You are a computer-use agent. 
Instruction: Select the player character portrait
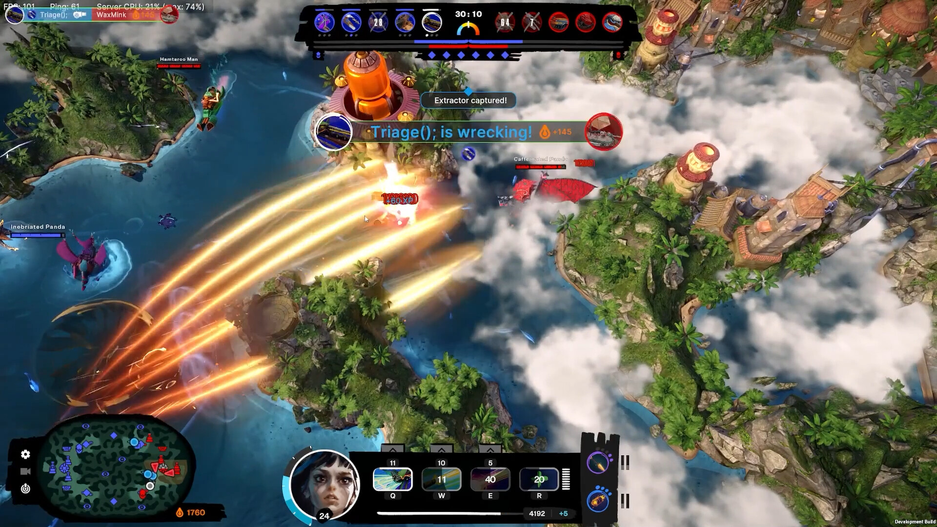click(324, 483)
